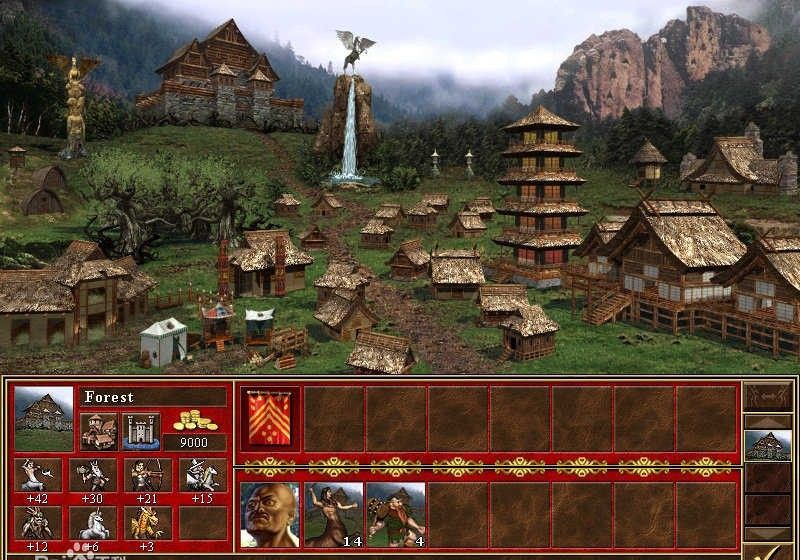Select the army stack of 4 units
Image resolution: width=800 pixels, height=560 pixels.
point(395,515)
